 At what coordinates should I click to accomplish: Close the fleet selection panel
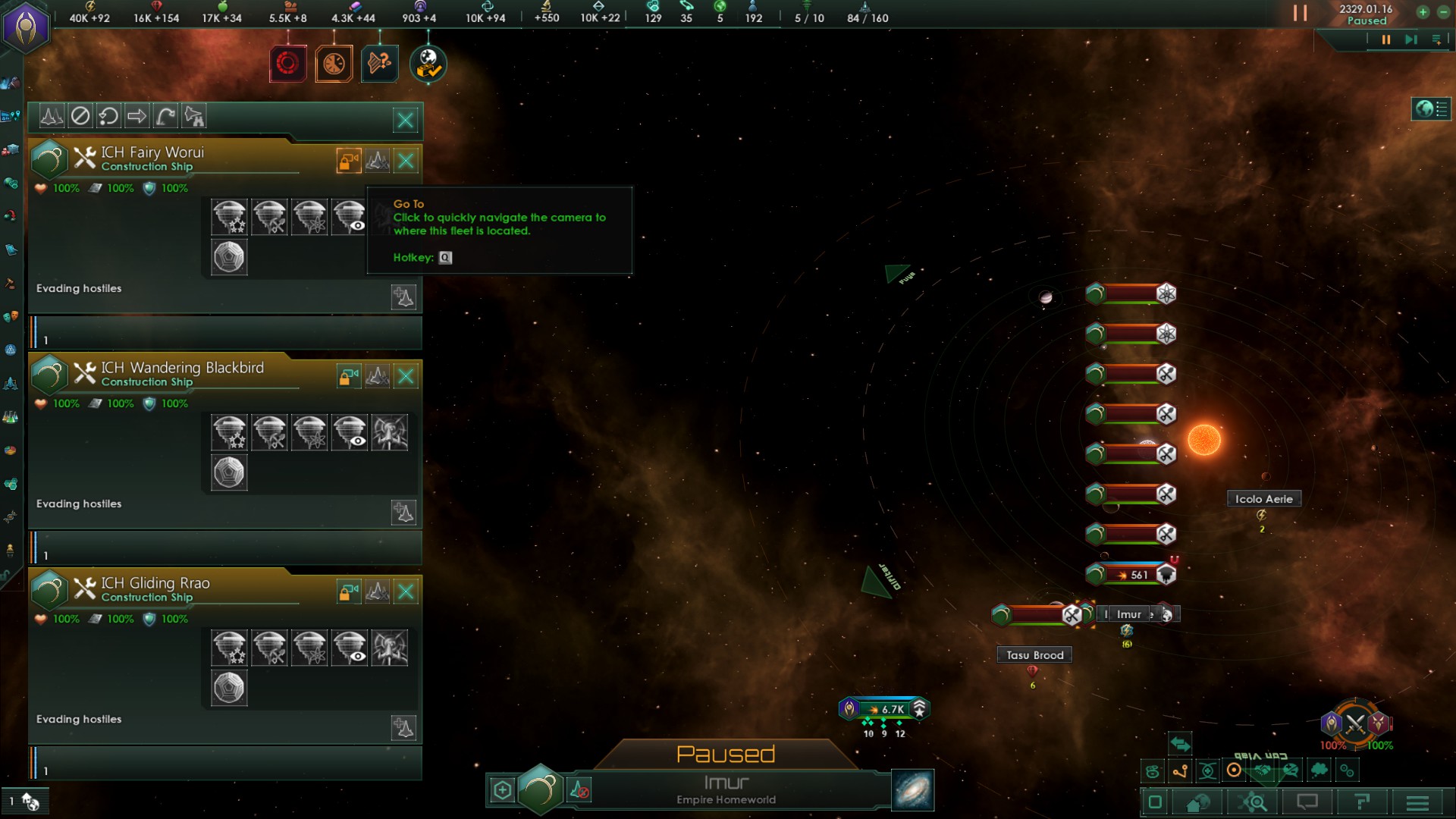coord(406,119)
